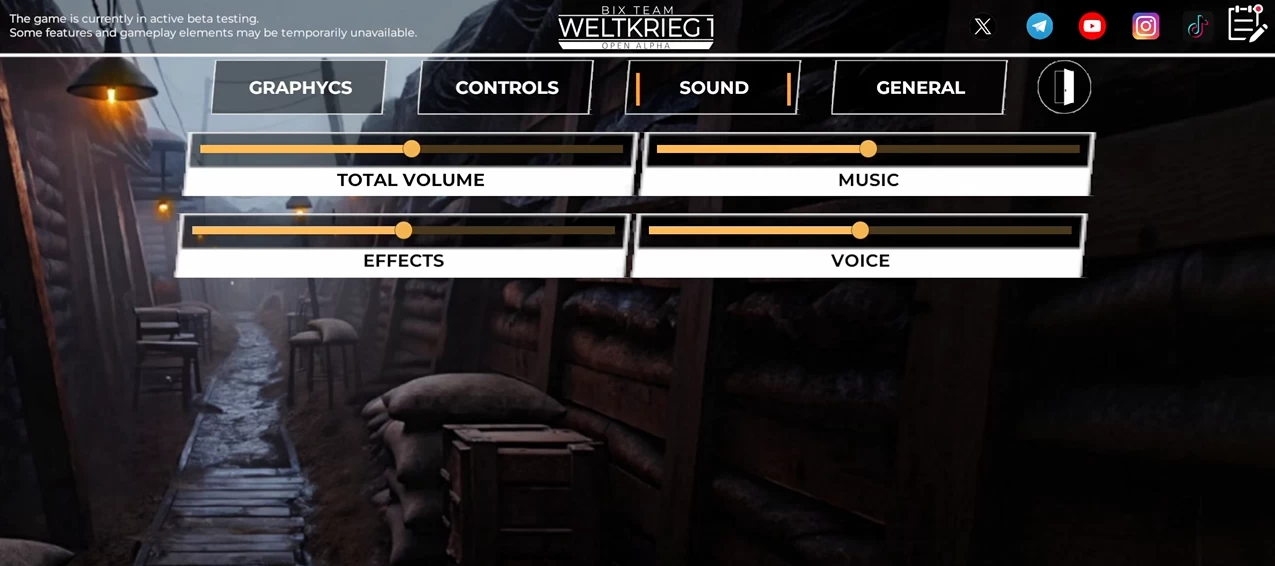Viewport: 1275px width, 566px height.
Task: Go to the General settings tab
Action: (920, 88)
